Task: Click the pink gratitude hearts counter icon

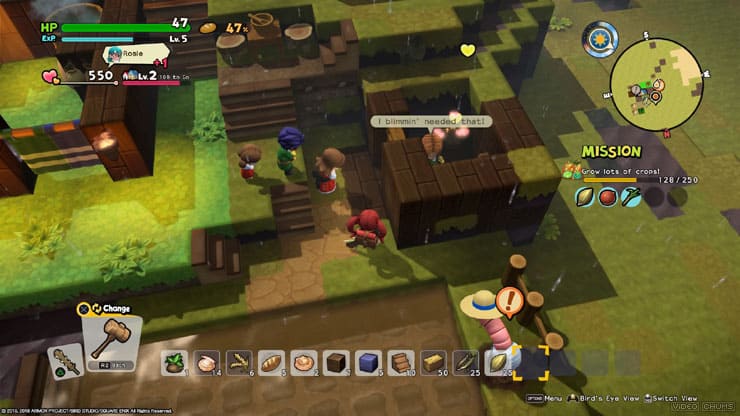Action: [52, 75]
